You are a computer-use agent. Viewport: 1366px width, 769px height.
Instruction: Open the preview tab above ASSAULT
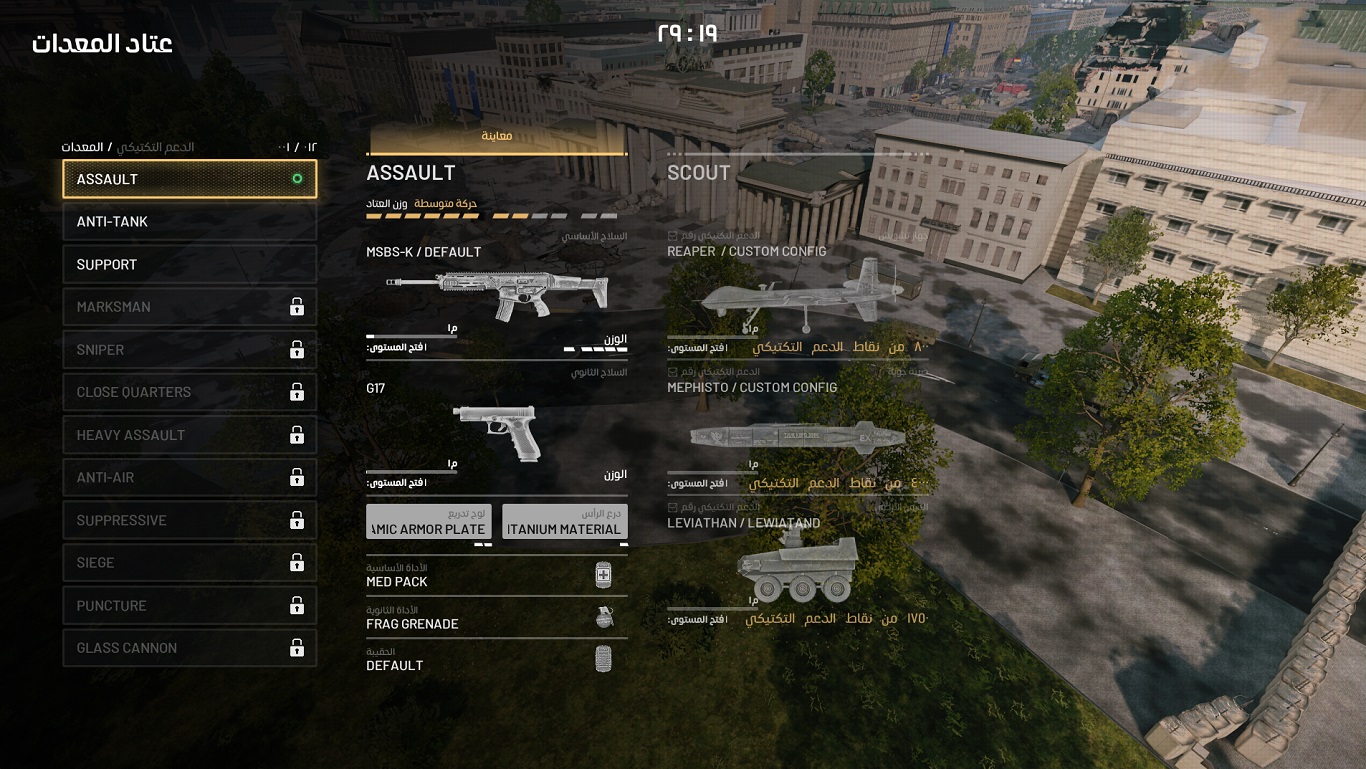497,137
